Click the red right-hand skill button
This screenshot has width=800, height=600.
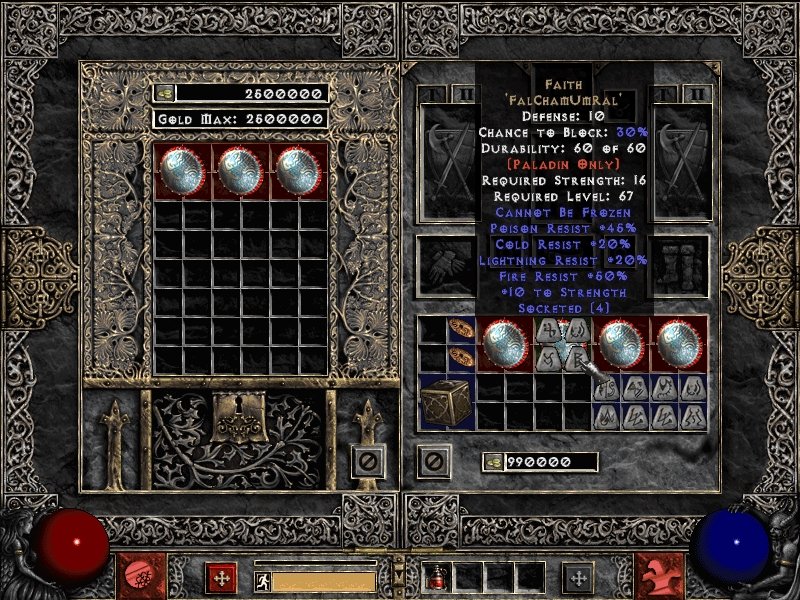tap(660, 578)
